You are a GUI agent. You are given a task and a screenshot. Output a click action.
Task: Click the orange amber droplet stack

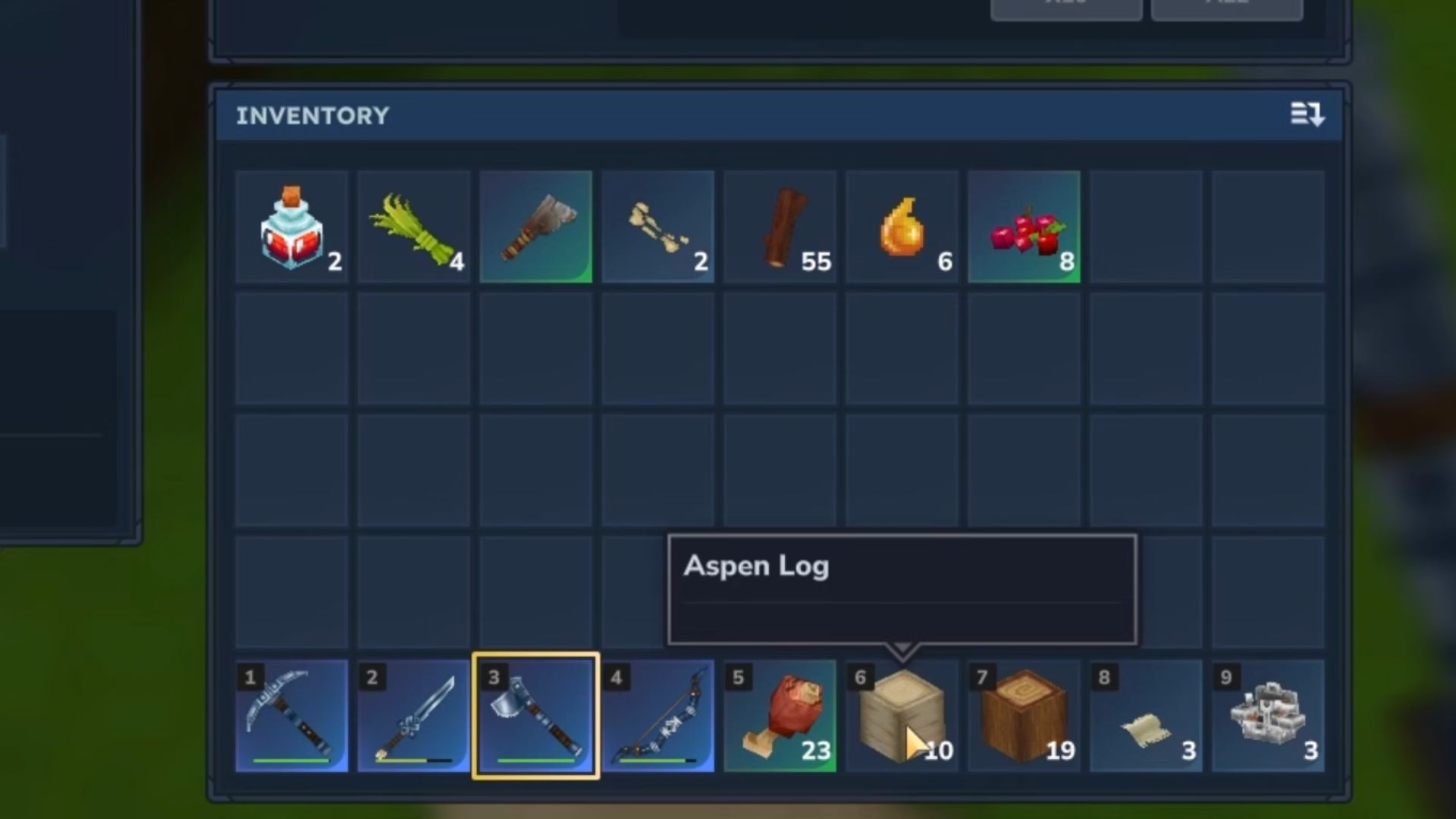(x=902, y=227)
